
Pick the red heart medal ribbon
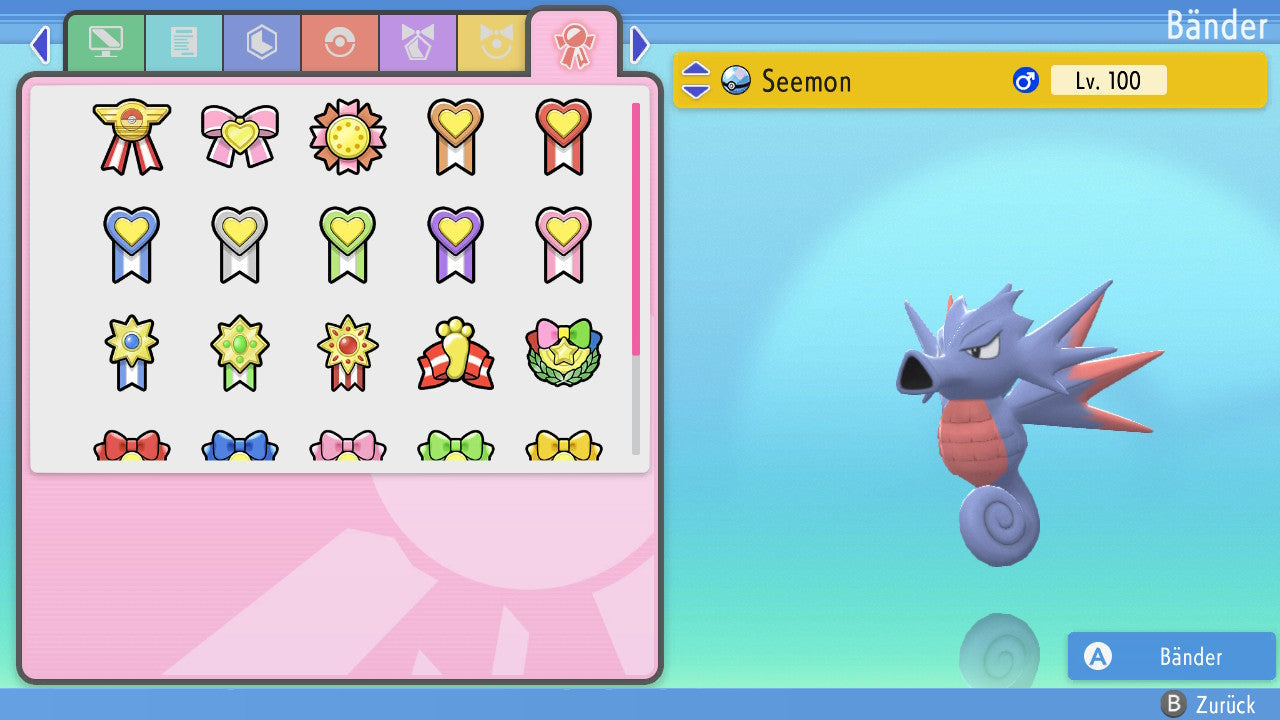[563, 136]
